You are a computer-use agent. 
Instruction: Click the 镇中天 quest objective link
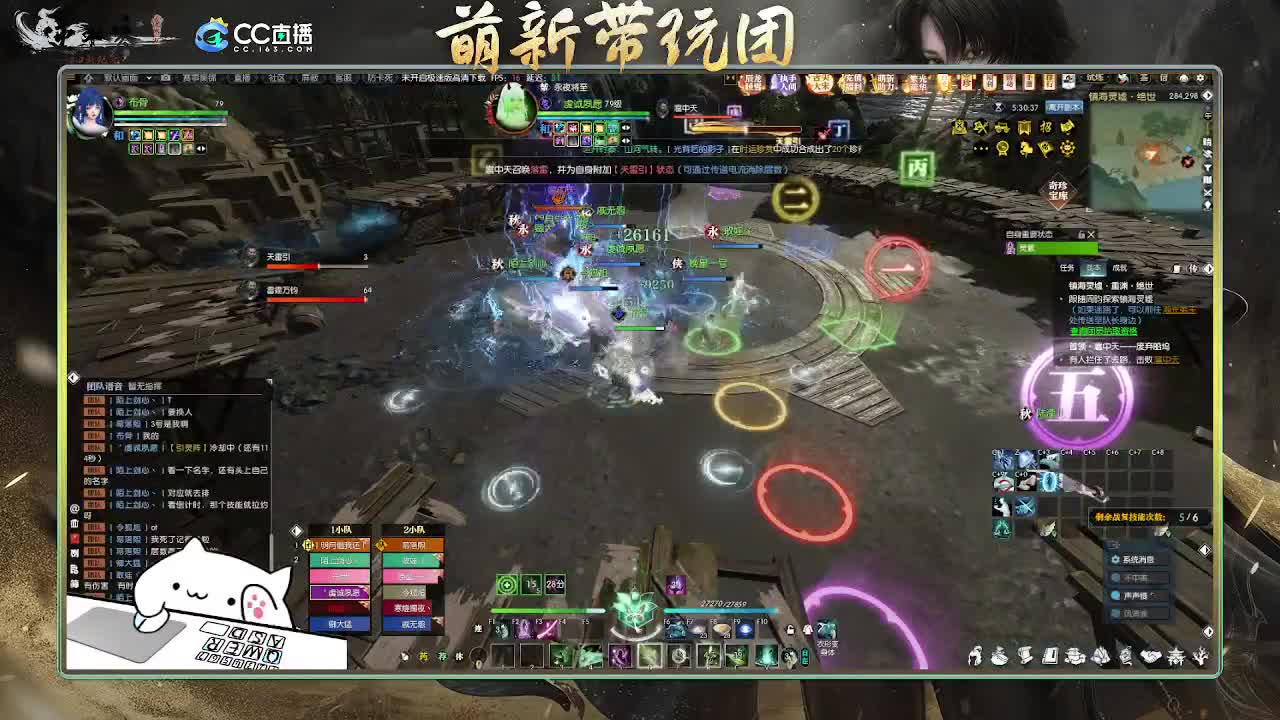coord(1167,360)
